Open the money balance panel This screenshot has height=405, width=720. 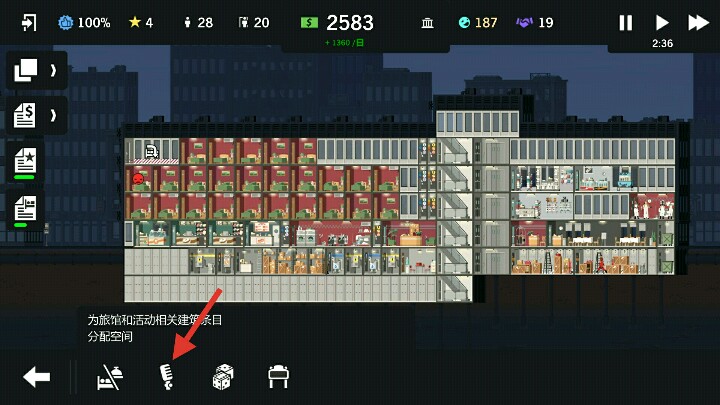[338, 24]
